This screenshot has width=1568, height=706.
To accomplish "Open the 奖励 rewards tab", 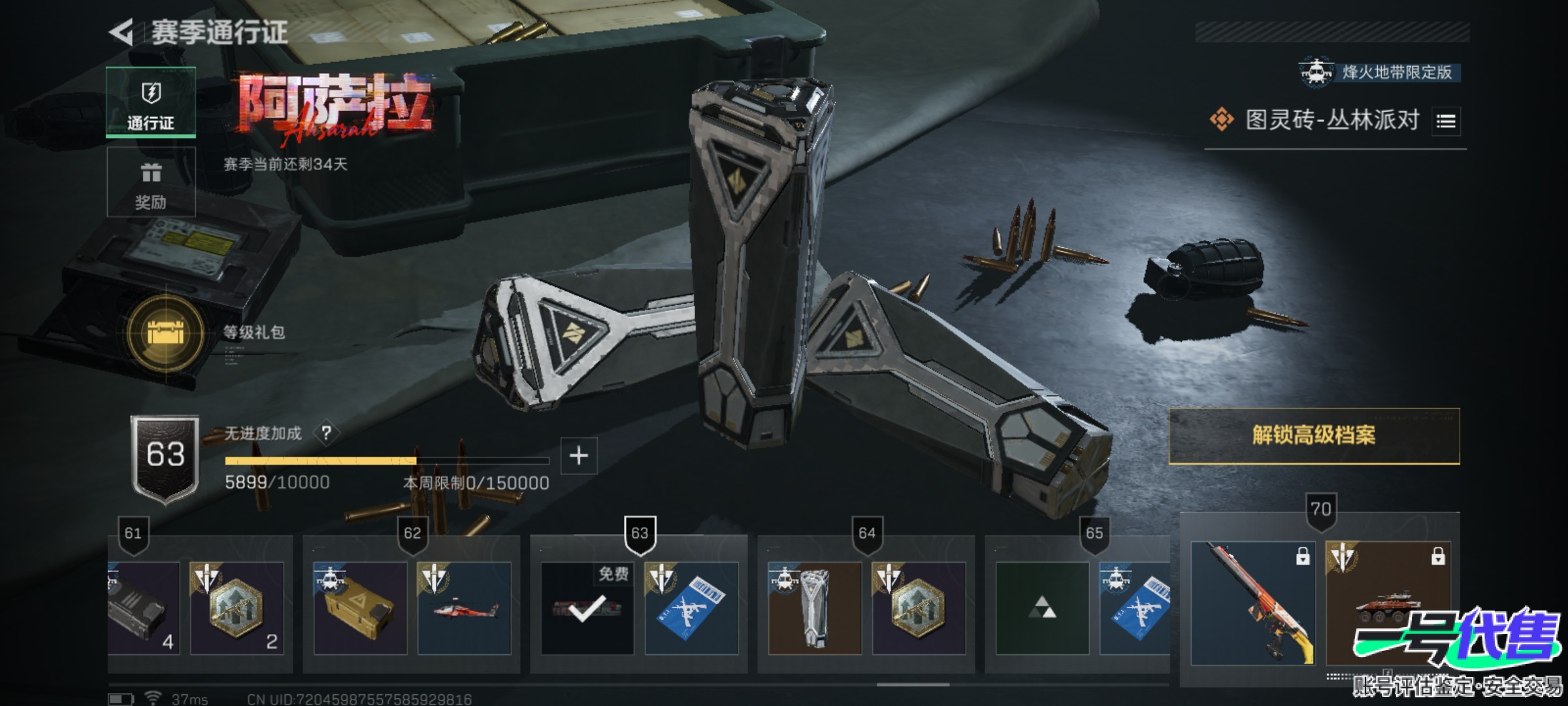I will [151, 182].
